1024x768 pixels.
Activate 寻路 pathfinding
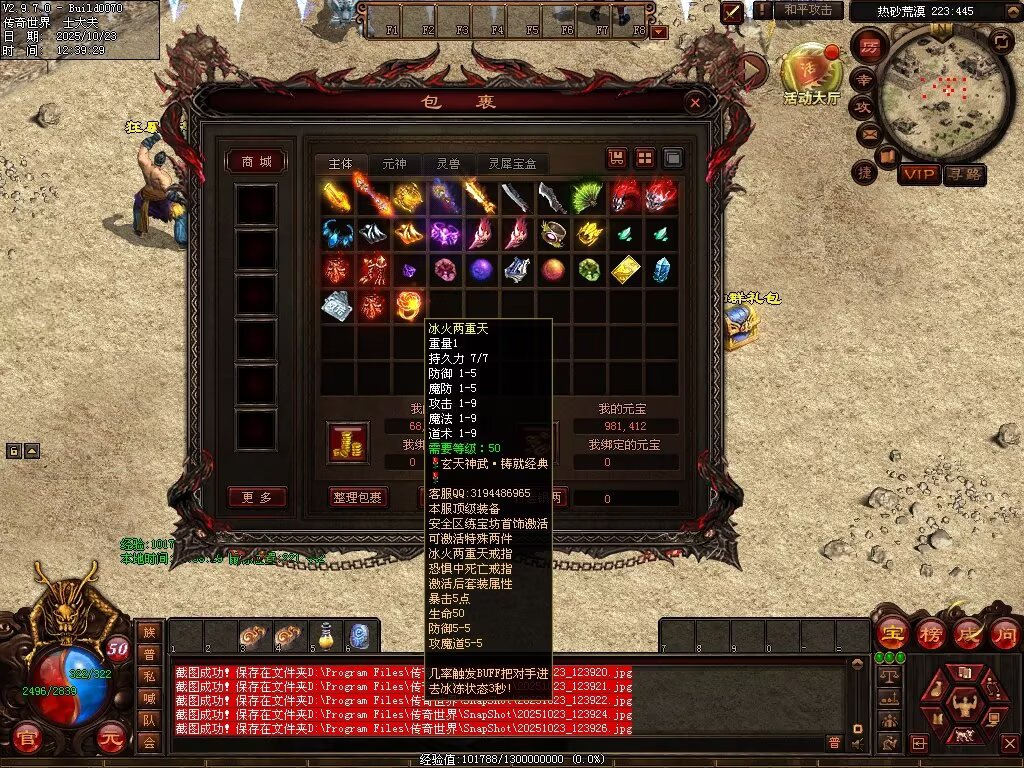965,174
